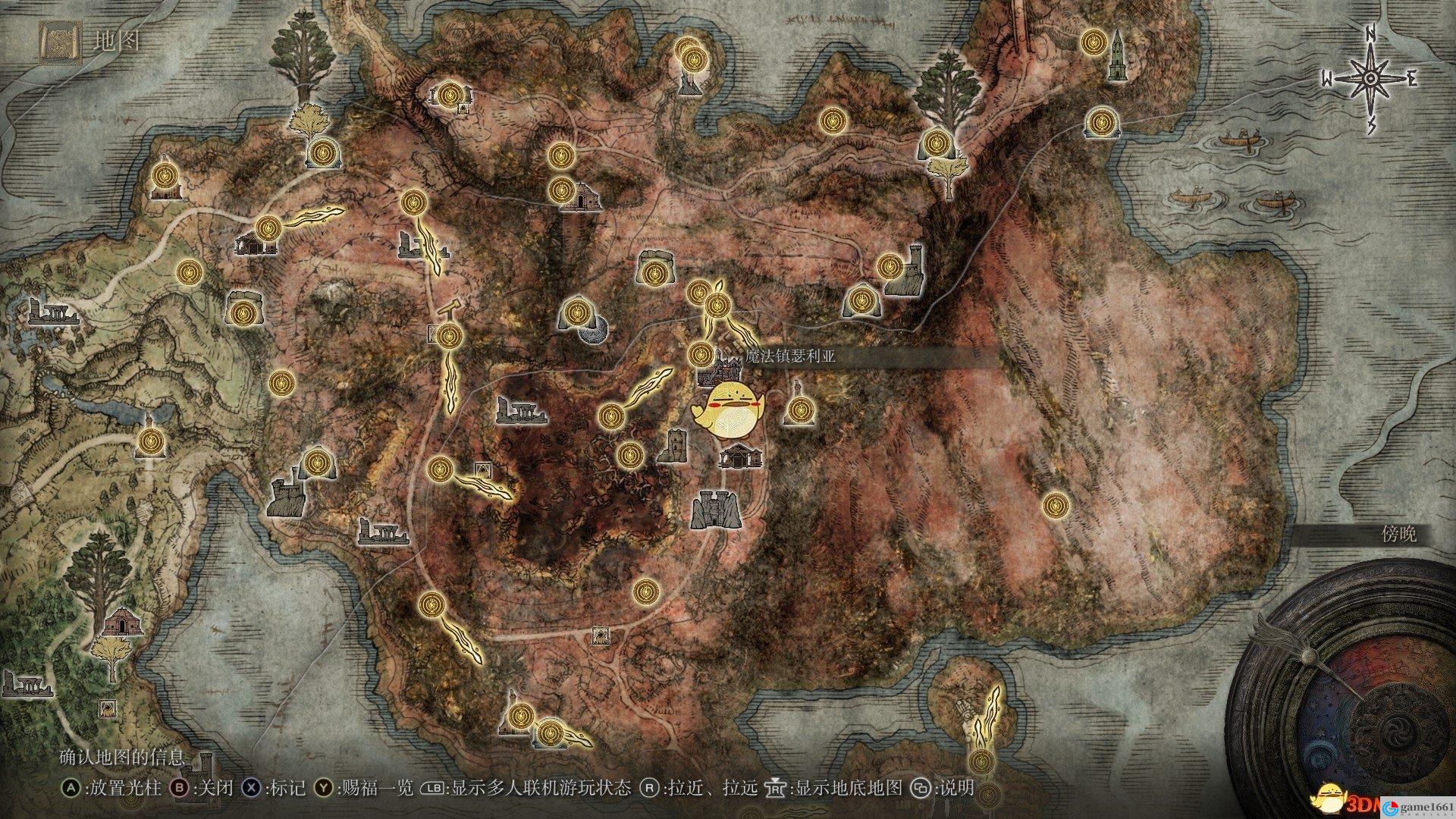Click the compass rose
The image size is (1456, 819).
click(1370, 79)
